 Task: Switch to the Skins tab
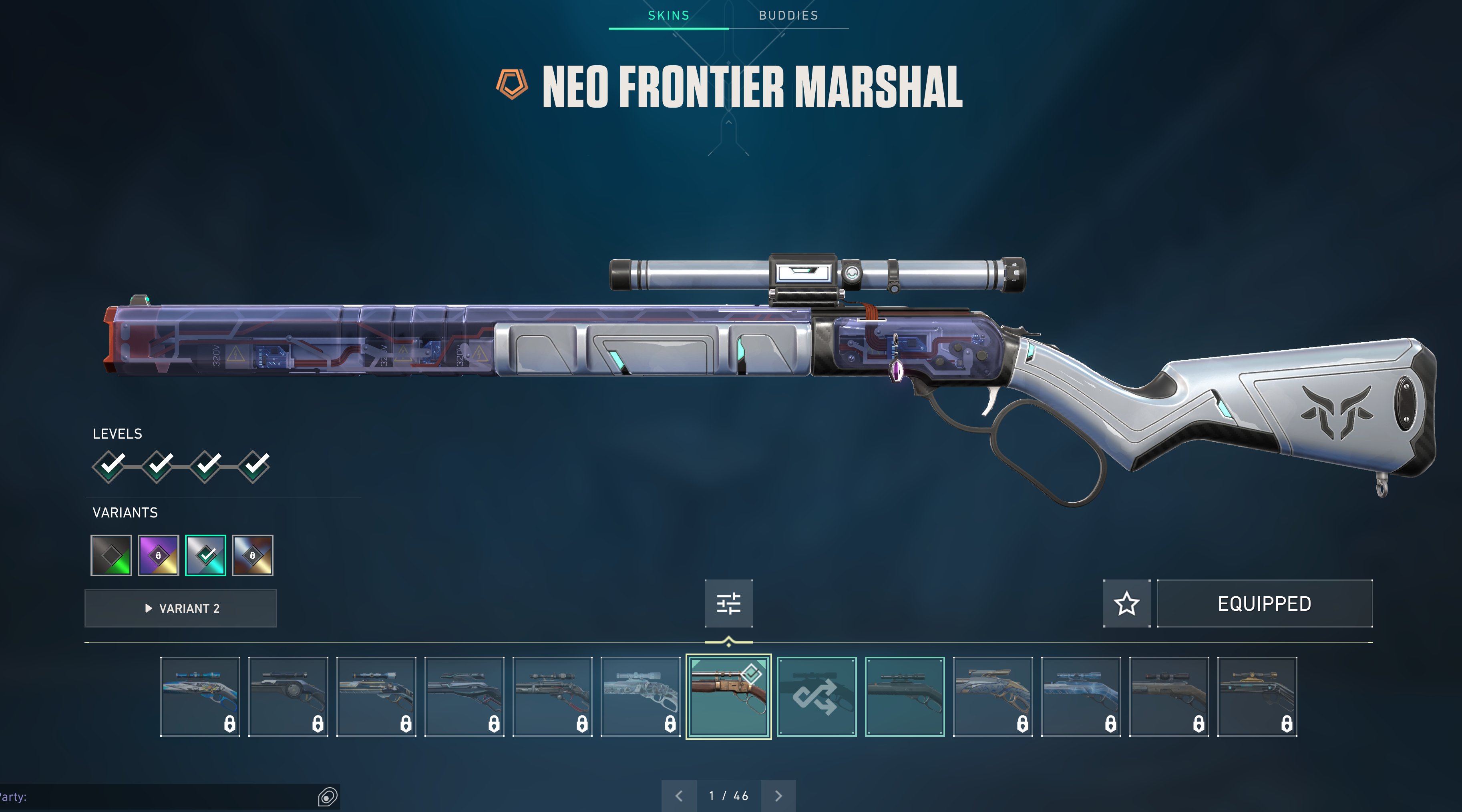669,16
